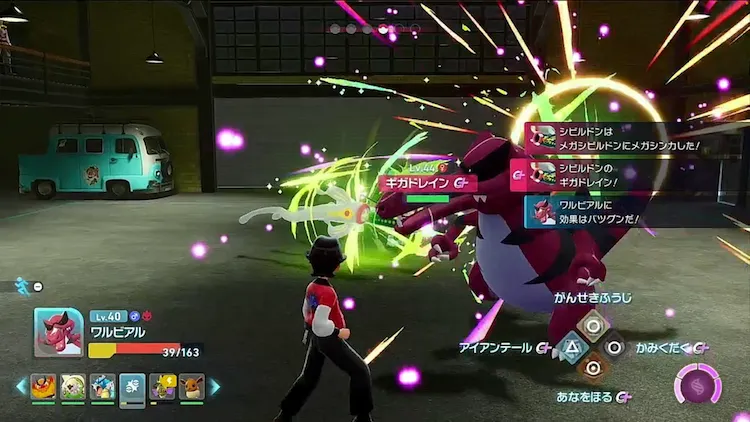The width and height of the screenshot is (750, 422).
Task: Use the がんせきふうじ move
Action: 593,323
